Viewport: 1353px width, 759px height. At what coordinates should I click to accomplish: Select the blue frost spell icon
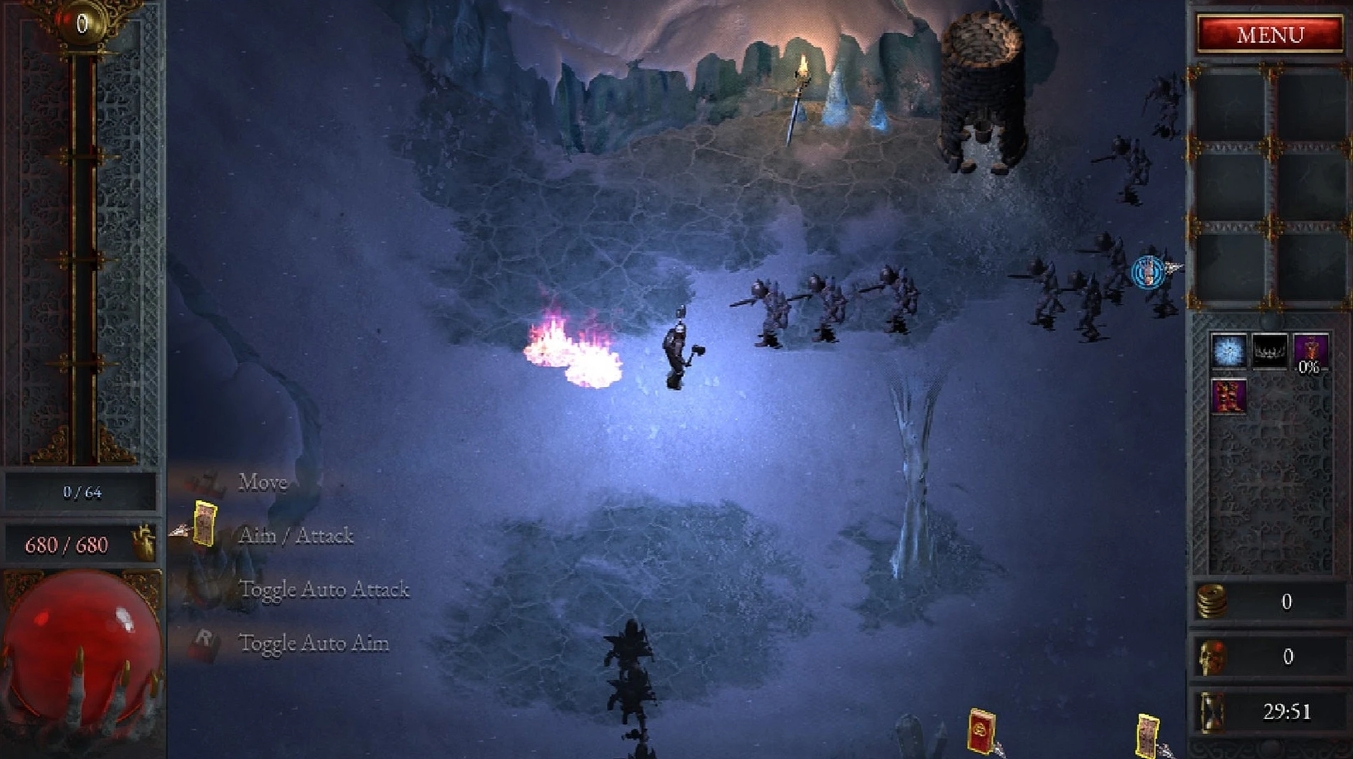[x=1229, y=352]
